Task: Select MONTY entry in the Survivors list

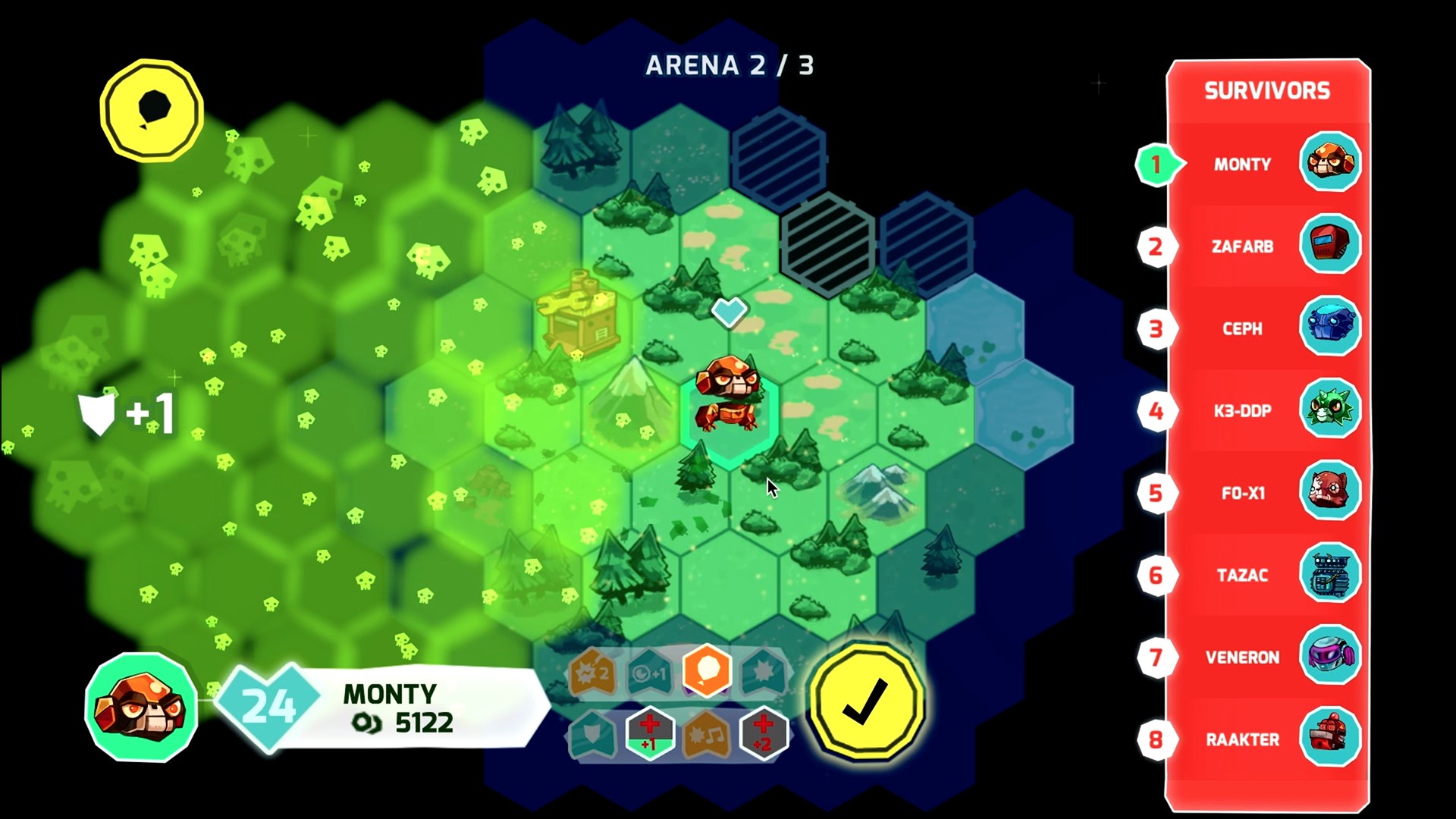Action: 1242,164
